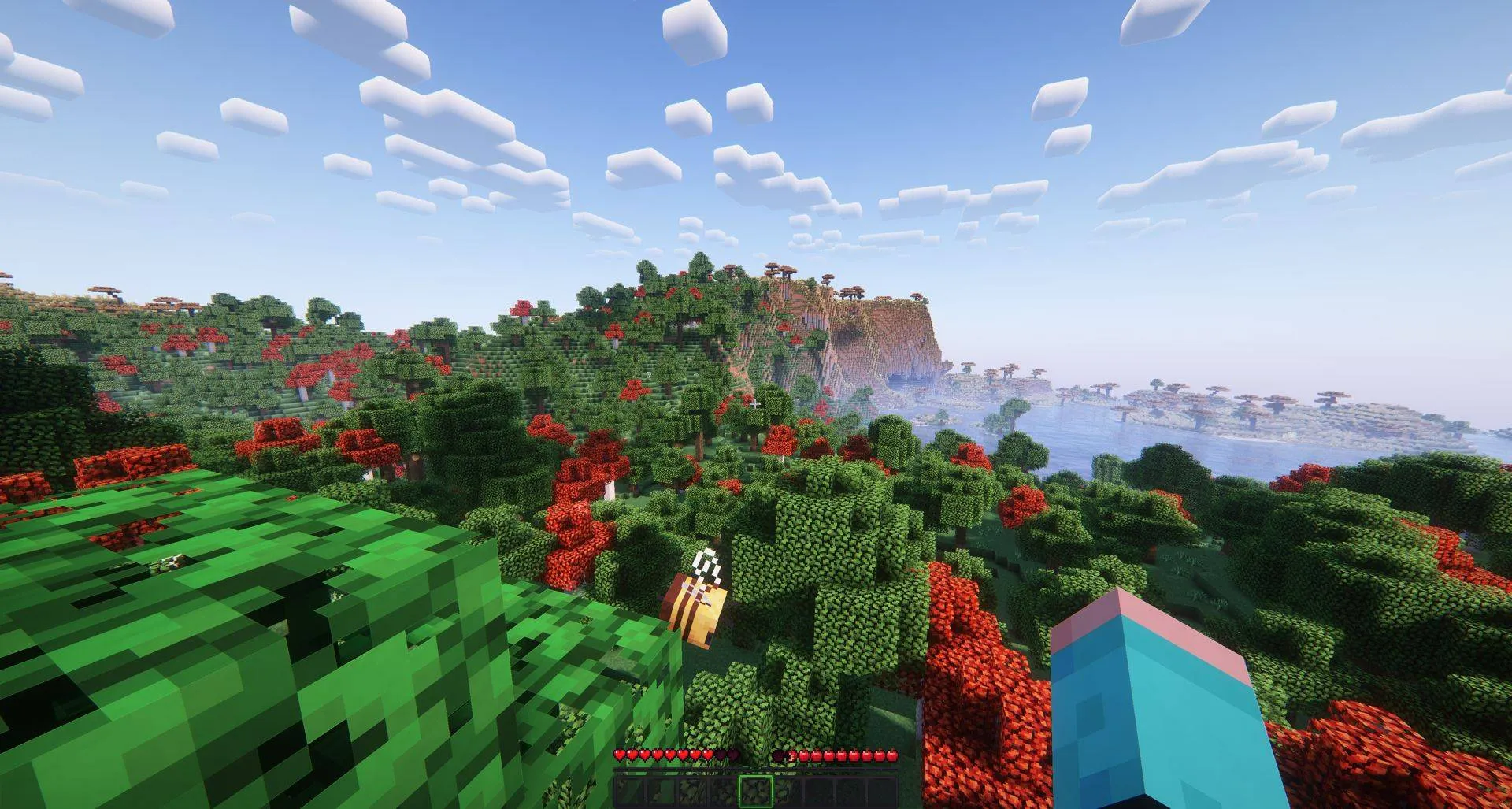The height and width of the screenshot is (809, 1512).
Task: Click the fourth health heart from the left
Action: point(657,755)
